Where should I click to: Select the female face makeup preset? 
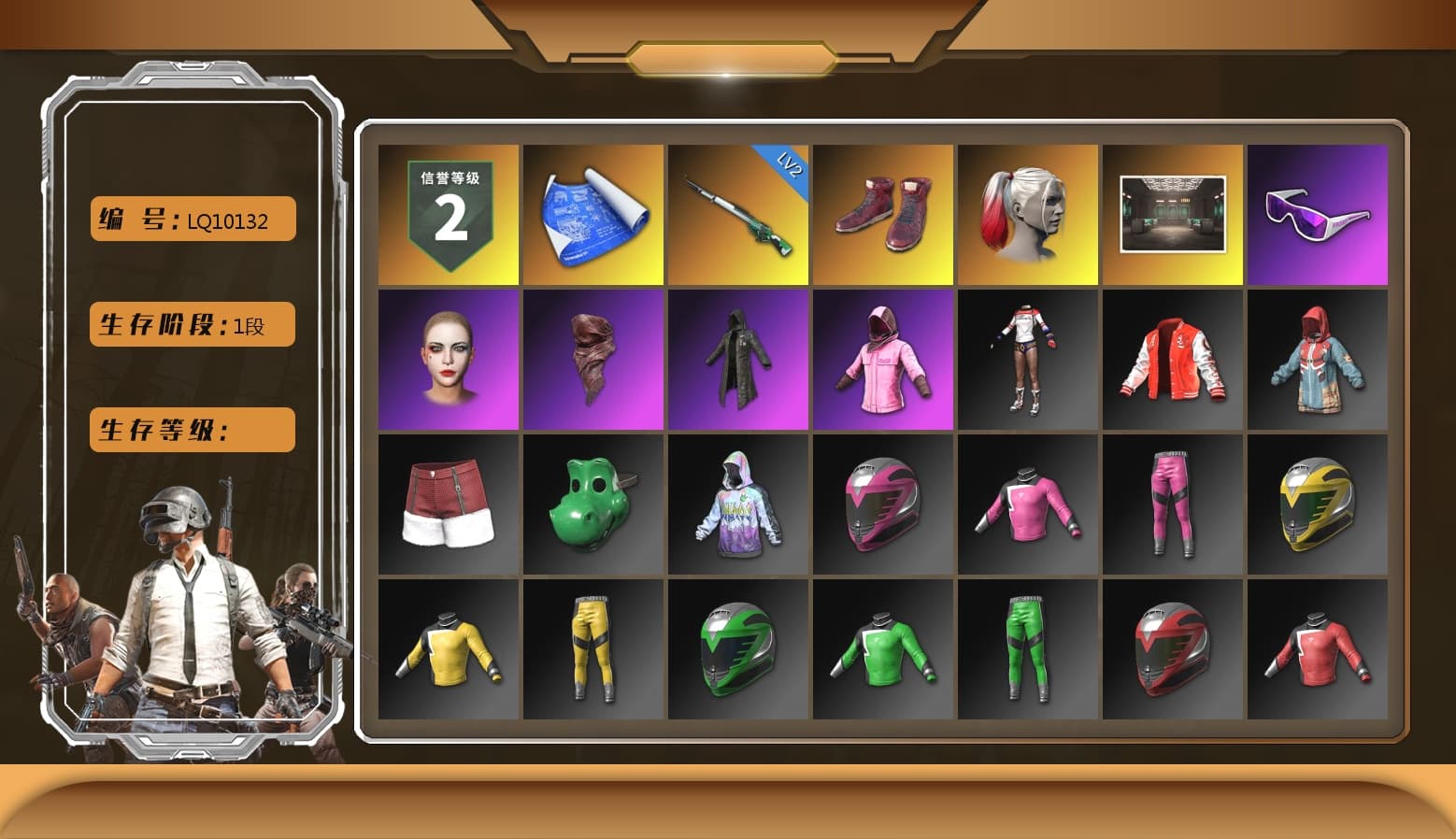click(448, 358)
